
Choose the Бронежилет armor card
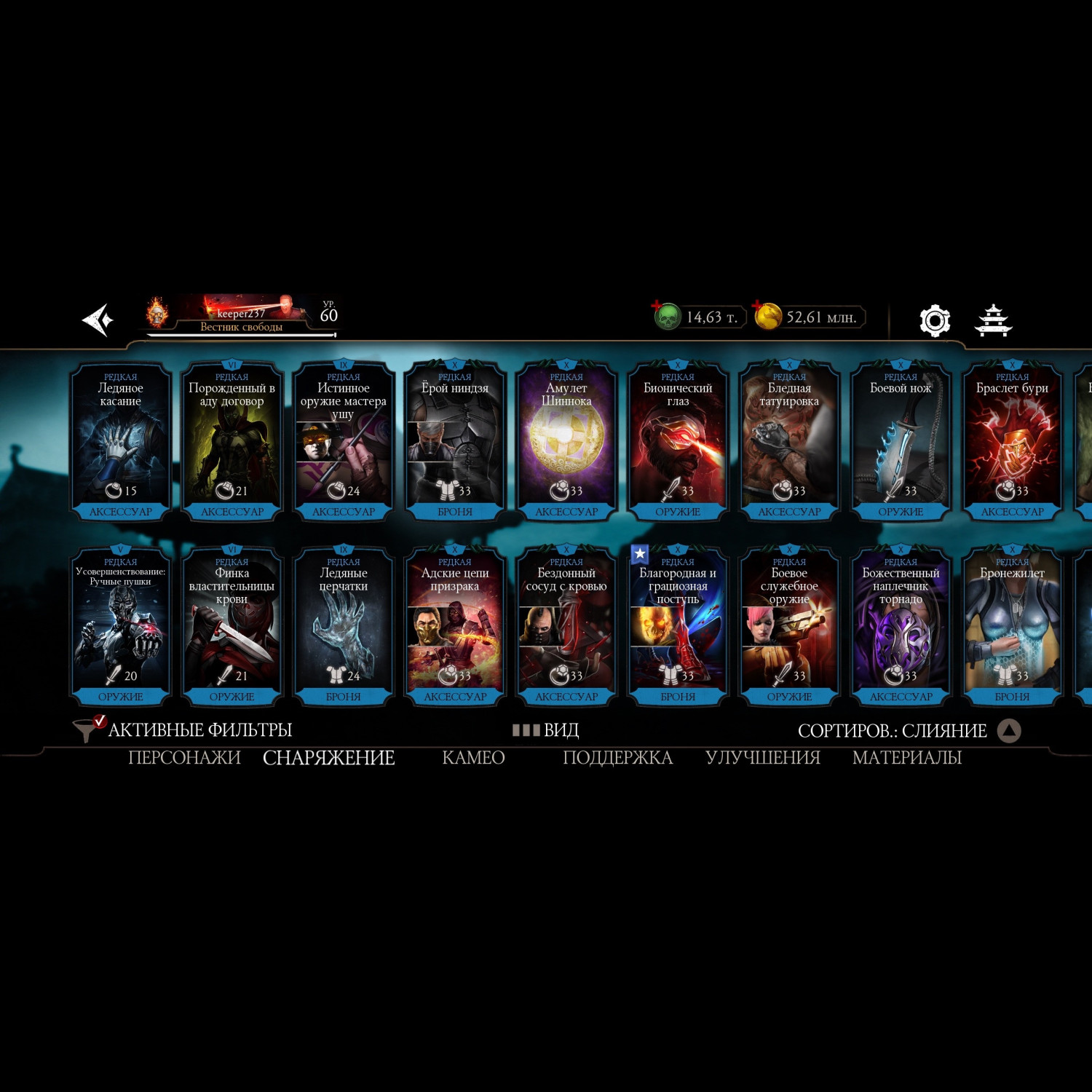[1012, 625]
